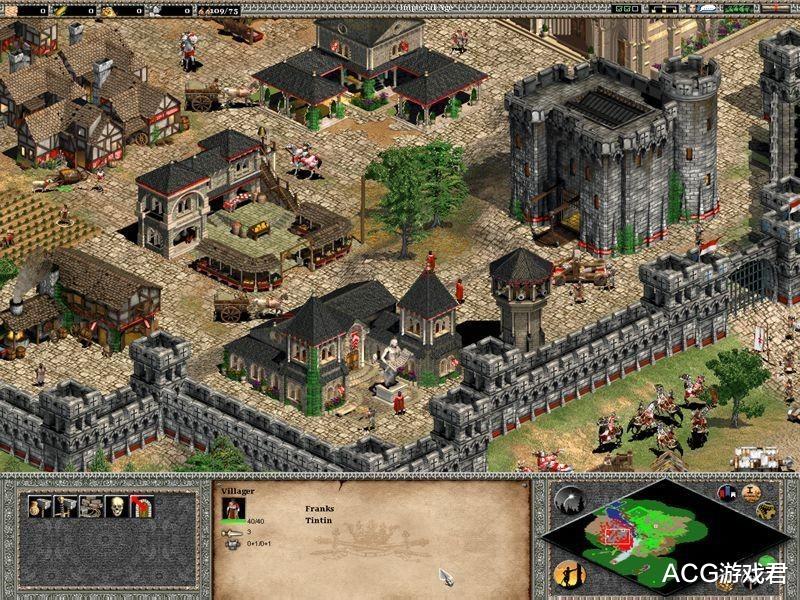This screenshot has height=600, width=800.
Task: Click the flare signal button beside the minimap
Action: tap(570, 501)
